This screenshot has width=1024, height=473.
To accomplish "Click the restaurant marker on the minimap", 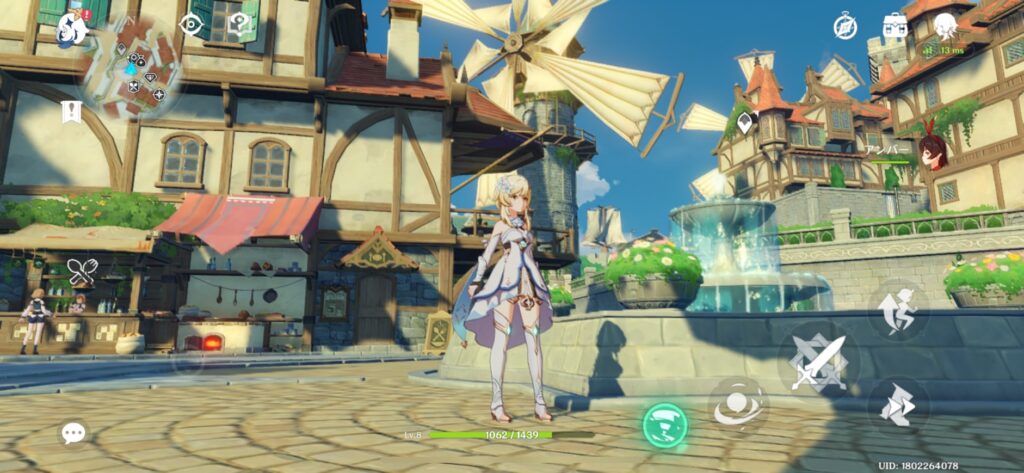I will (134, 86).
